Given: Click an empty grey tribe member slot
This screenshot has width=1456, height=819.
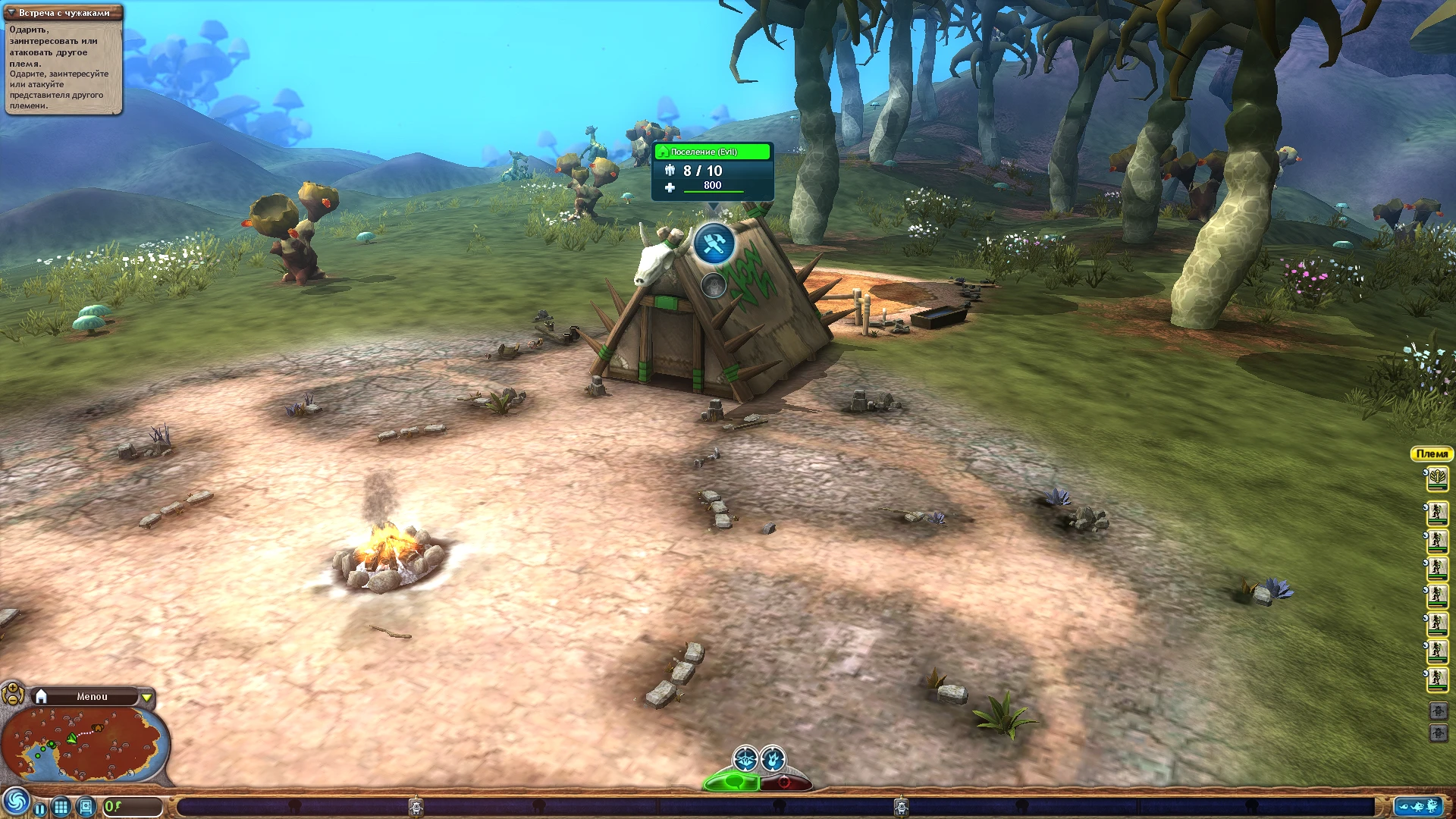Looking at the screenshot, I should 1439,711.
